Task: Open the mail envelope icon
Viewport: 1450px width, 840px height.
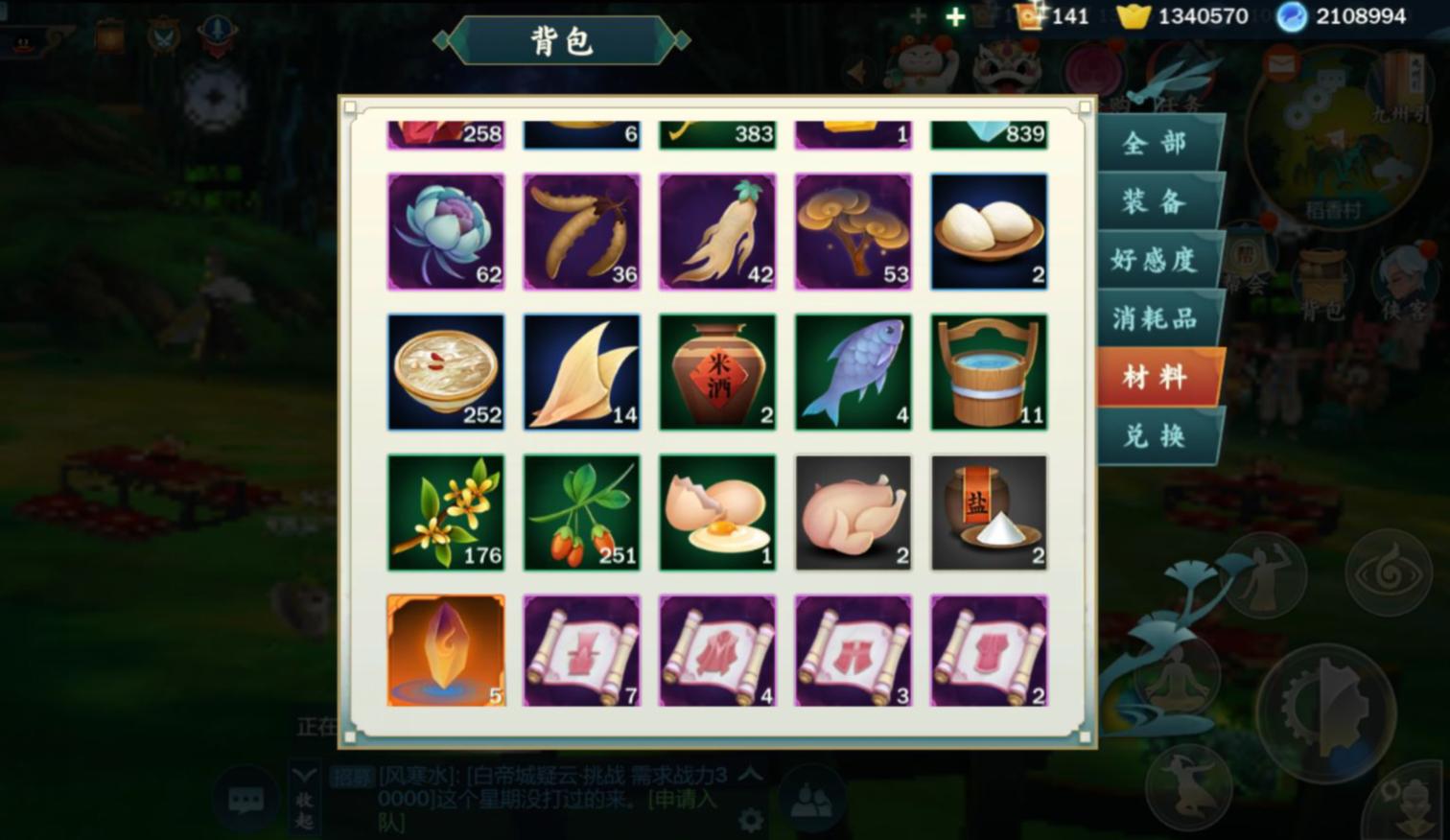Action: pos(1280,64)
